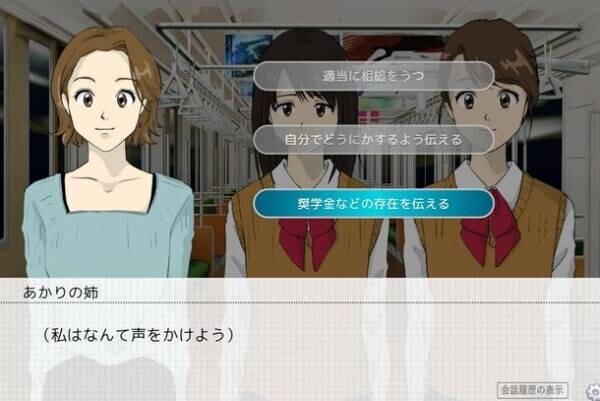This screenshot has width=600, height=401.
Task: Select 自分でどうにかするよう伝える option
Action: click(x=374, y=139)
